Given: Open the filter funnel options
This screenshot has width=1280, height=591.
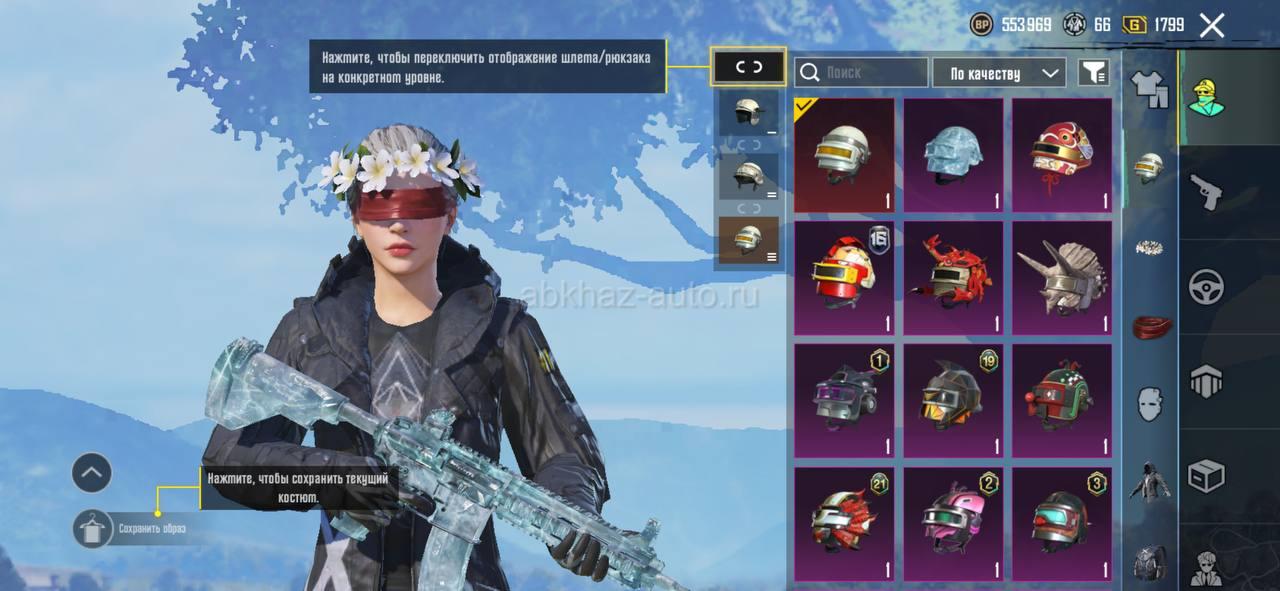Looking at the screenshot, I should pyautogui.click(x=1094, y=72).
